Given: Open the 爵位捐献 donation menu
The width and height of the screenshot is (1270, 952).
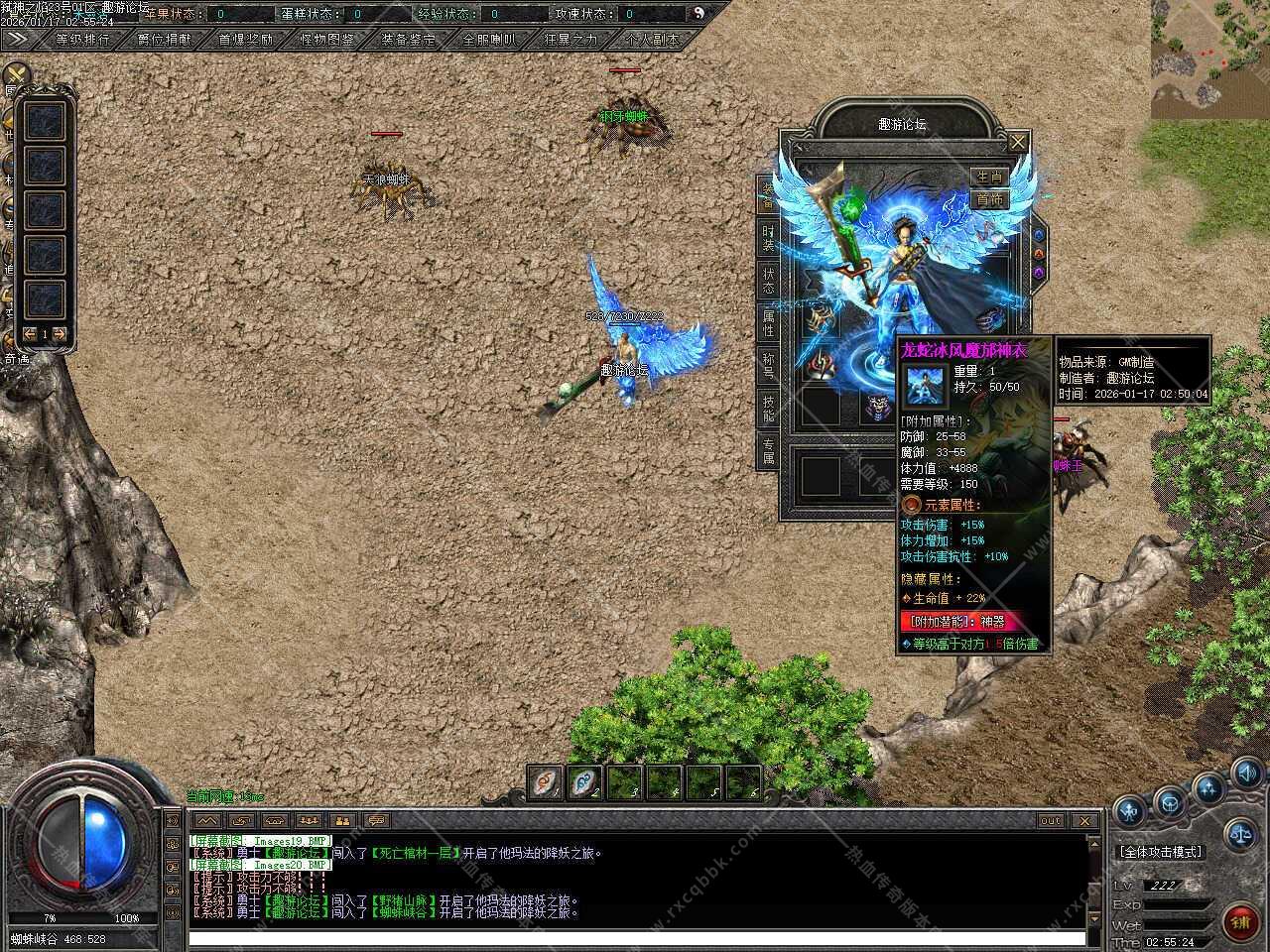Looking at the screenshot, I should pyautogui.click(x=164, y=40).
